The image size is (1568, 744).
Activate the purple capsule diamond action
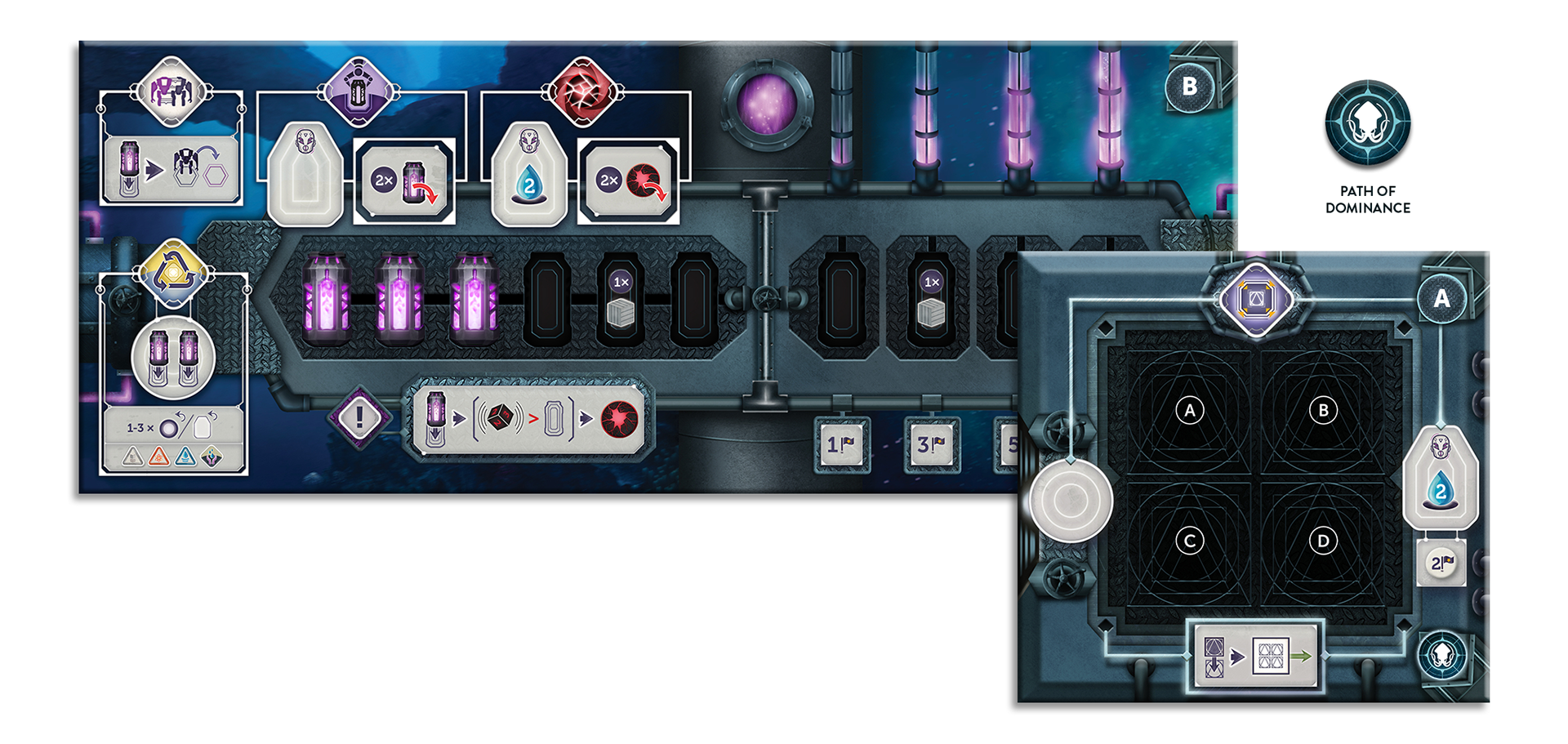[x=360, y=91]
